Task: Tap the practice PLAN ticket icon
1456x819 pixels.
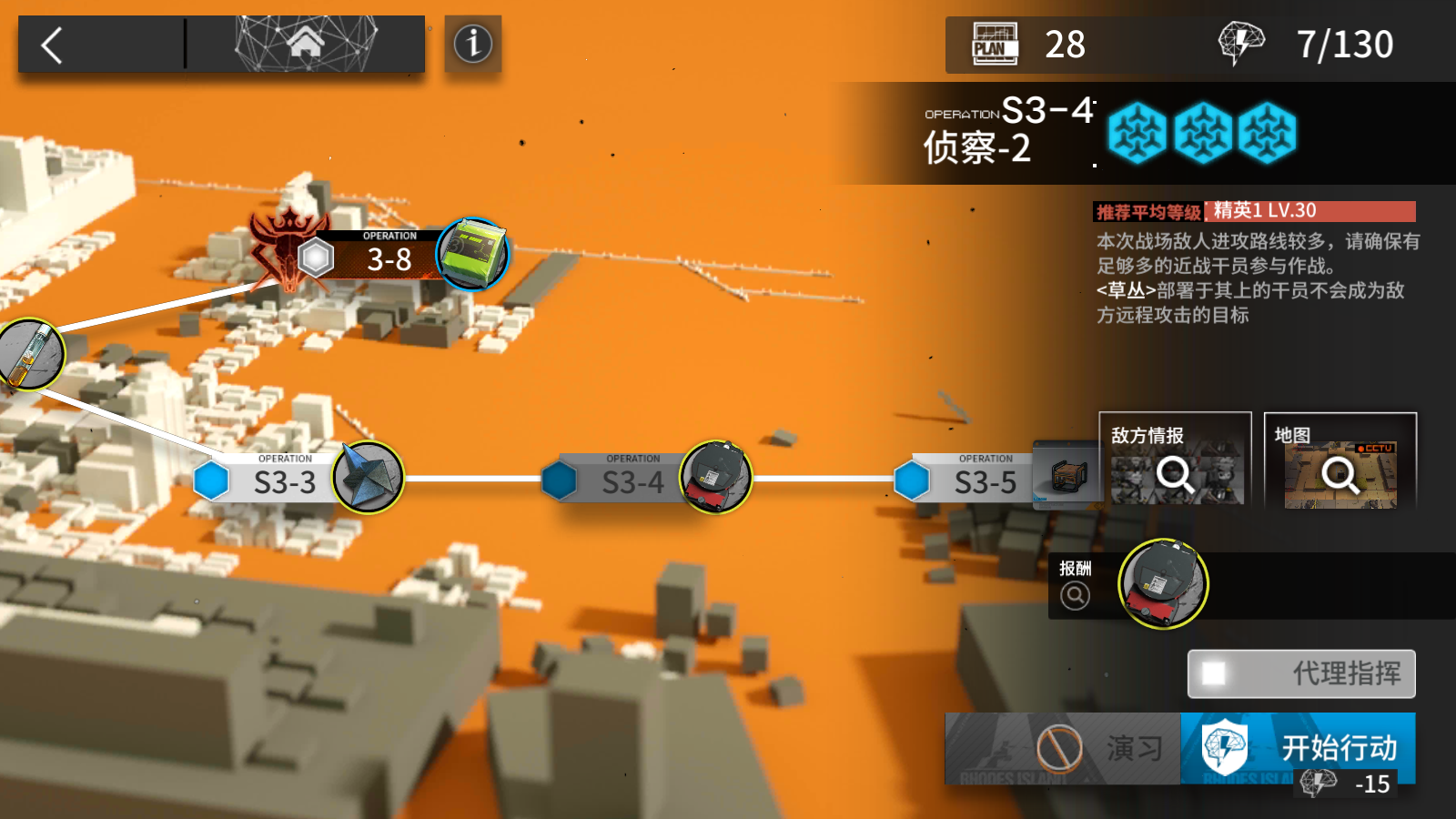Action: click(x=996, y=45)
